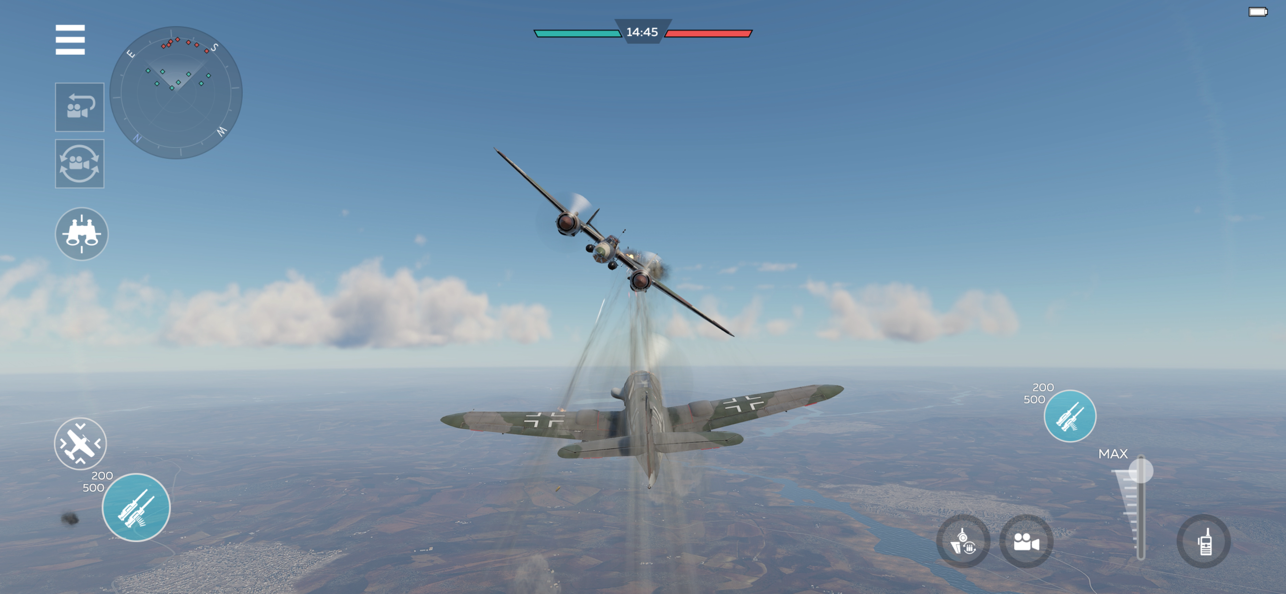Click the MAX throttle slider handle

pyautogui.click(x=1141, y=471)
